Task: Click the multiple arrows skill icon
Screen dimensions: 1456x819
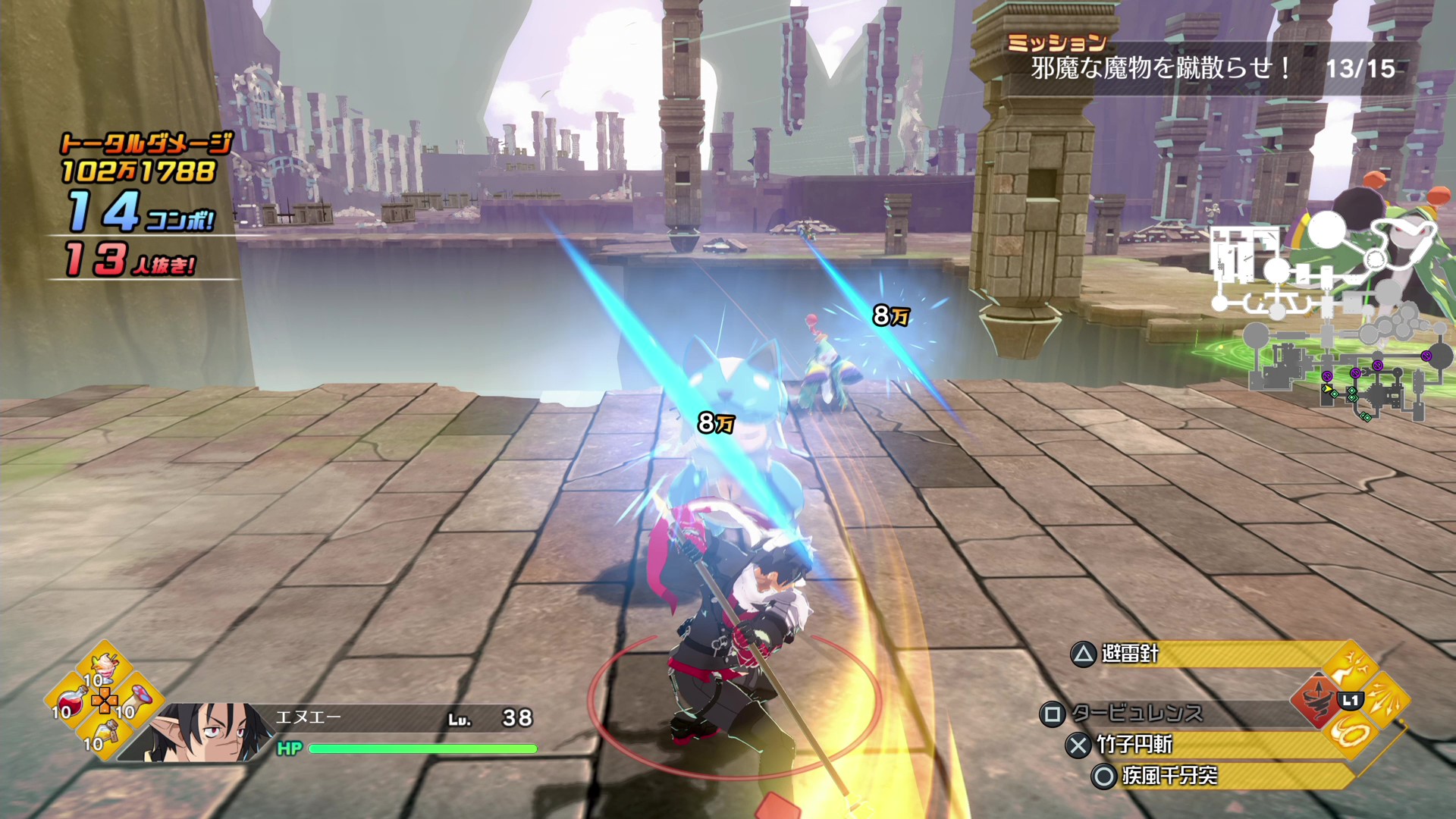Action: [x=1385, y=701]
